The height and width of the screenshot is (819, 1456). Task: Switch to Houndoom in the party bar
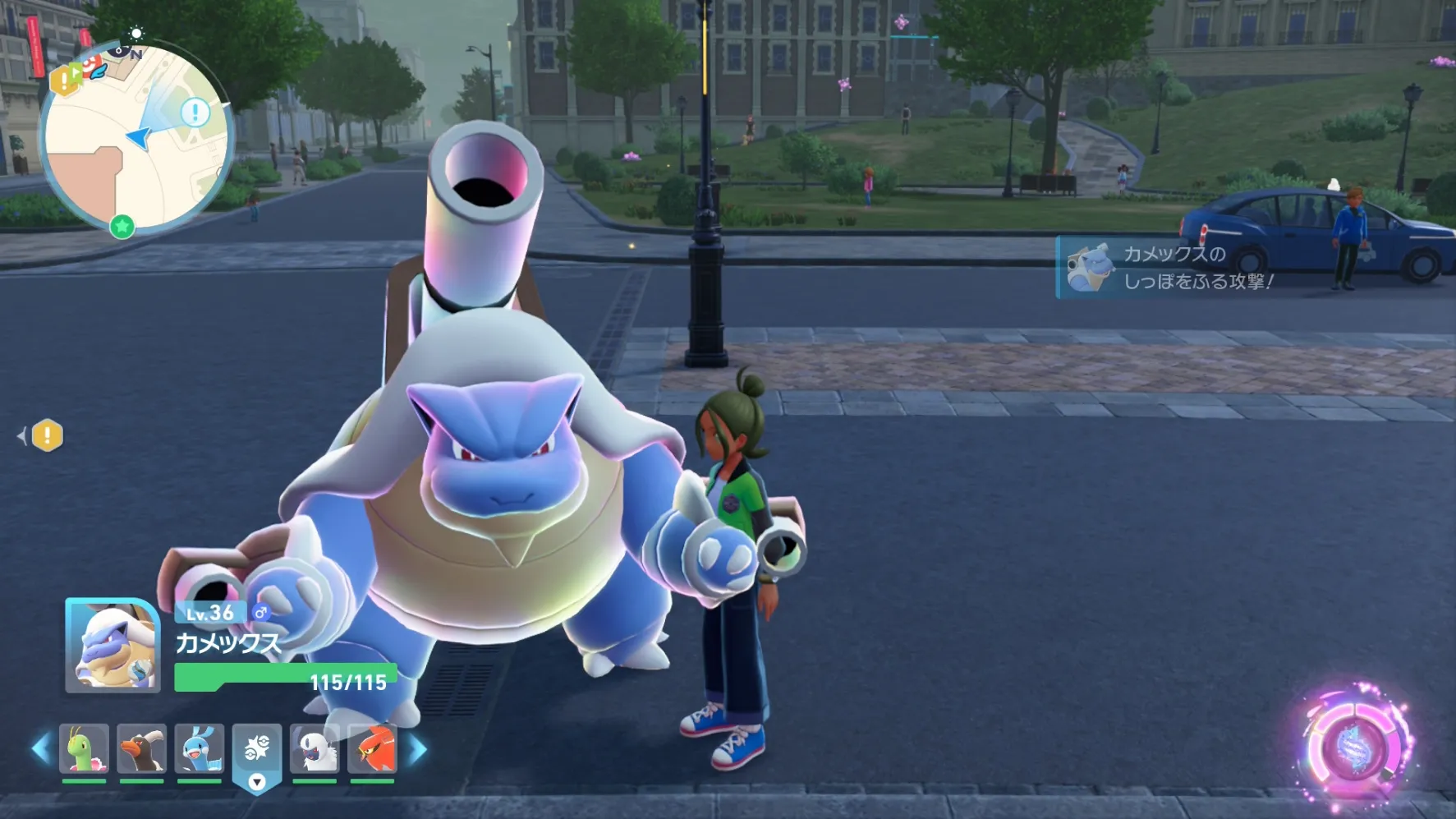point(141,749)
